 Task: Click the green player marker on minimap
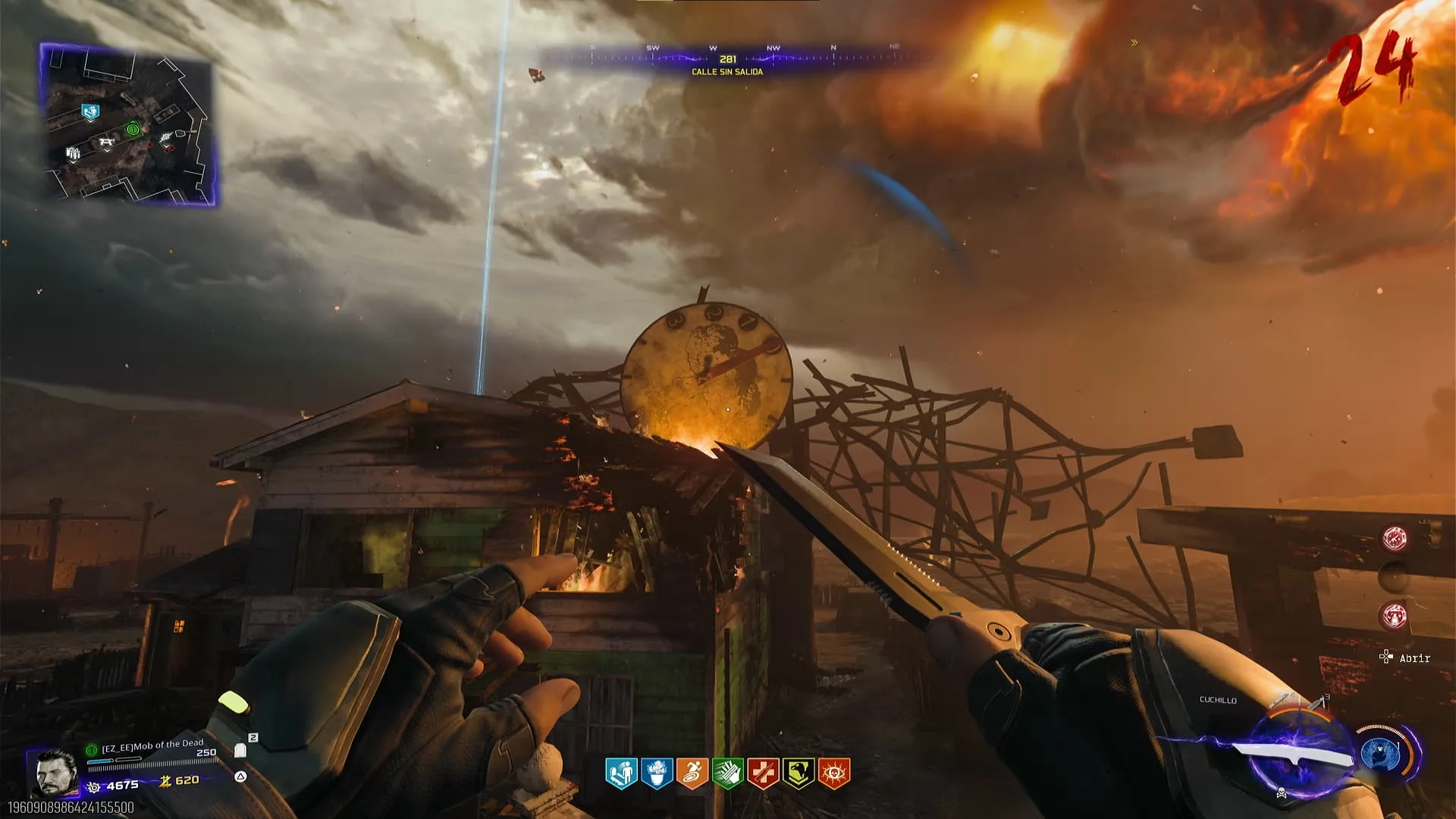pos(133,130)
